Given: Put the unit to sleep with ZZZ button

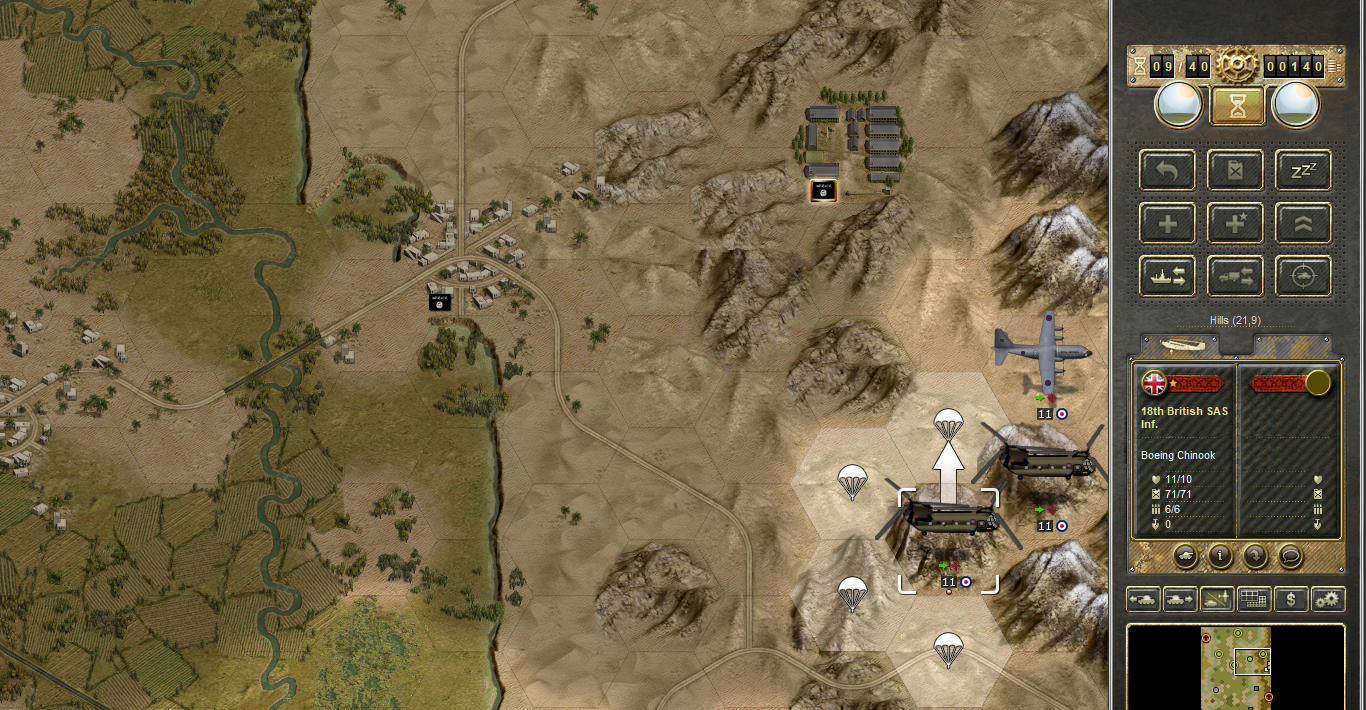Looking at the screenshot, I should tap(1303, 170).
